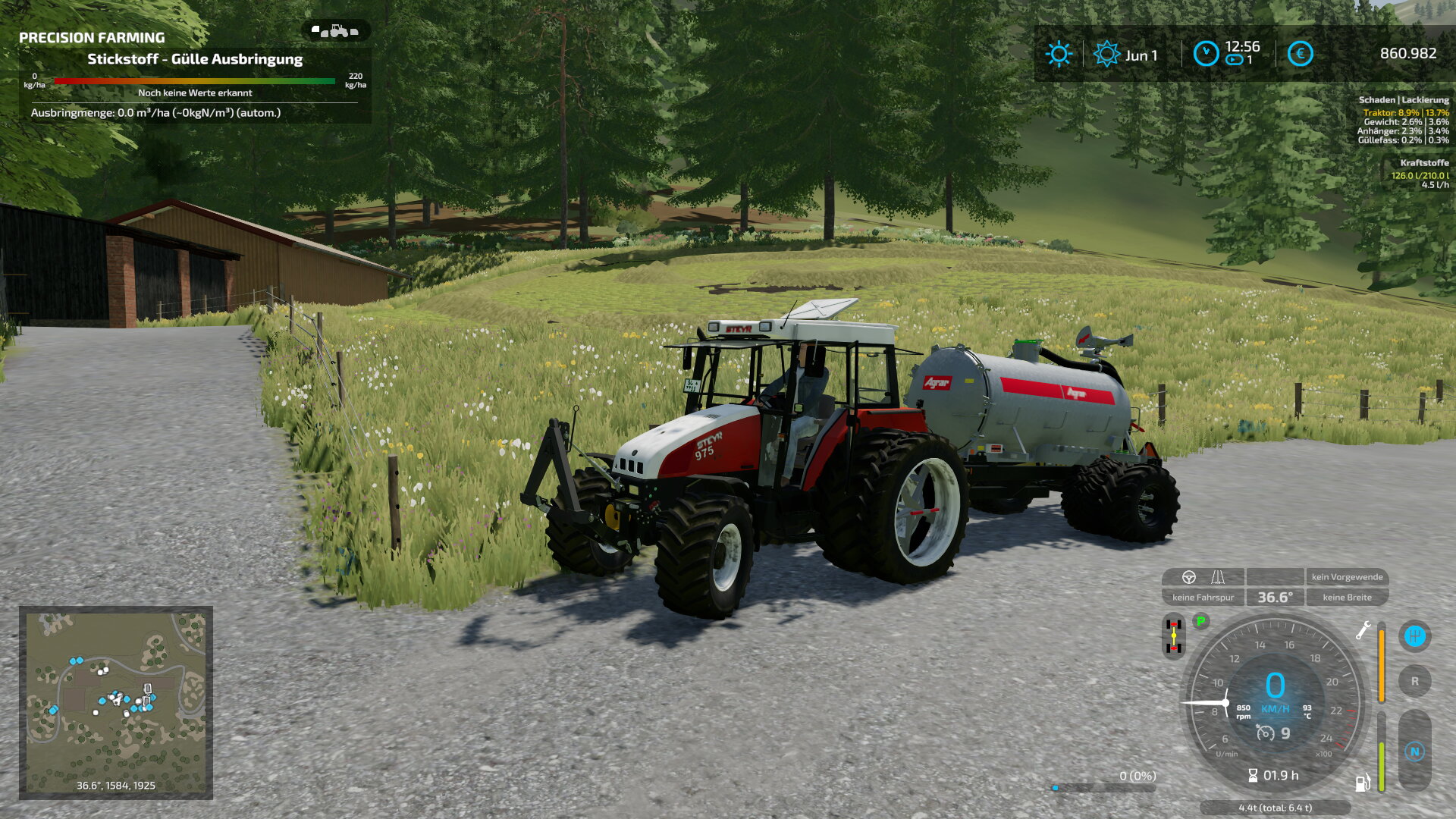Open the clock time icon
Screen dimensions: 1456x819
click(1206, 54)
